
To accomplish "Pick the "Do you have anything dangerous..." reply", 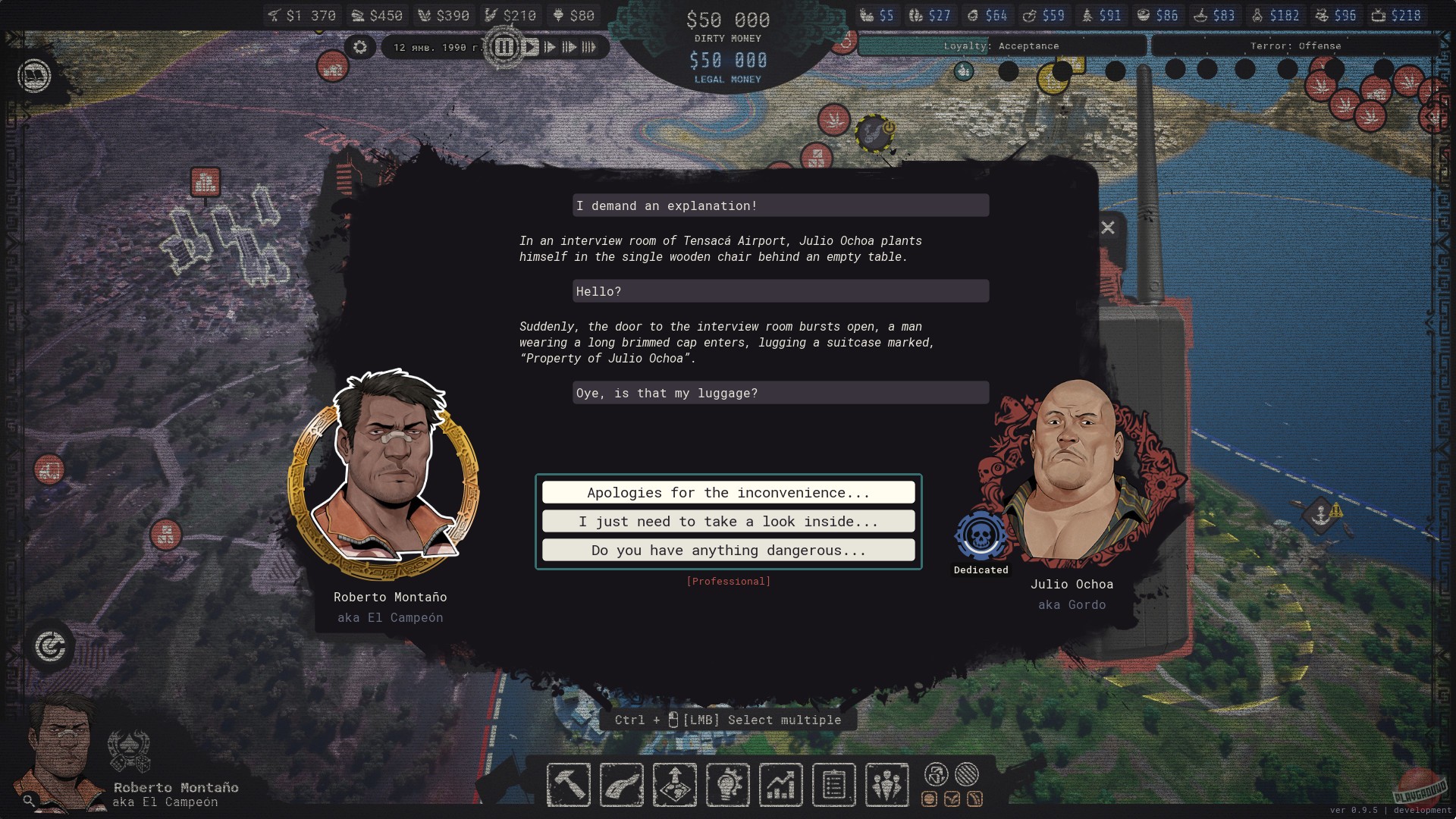I will [728, 551].
